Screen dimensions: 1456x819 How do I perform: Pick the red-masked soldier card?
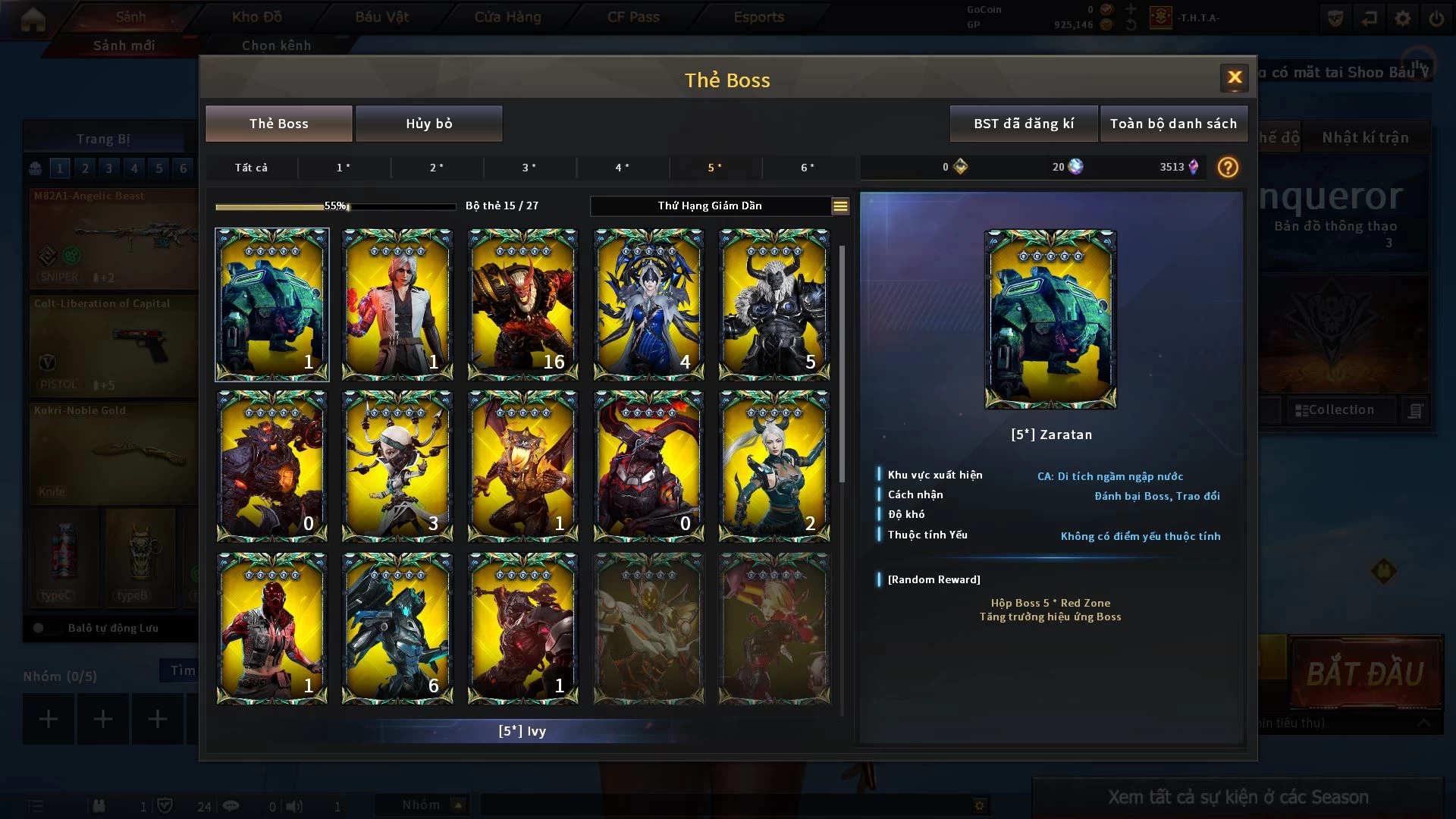click(x=271, y=628)
